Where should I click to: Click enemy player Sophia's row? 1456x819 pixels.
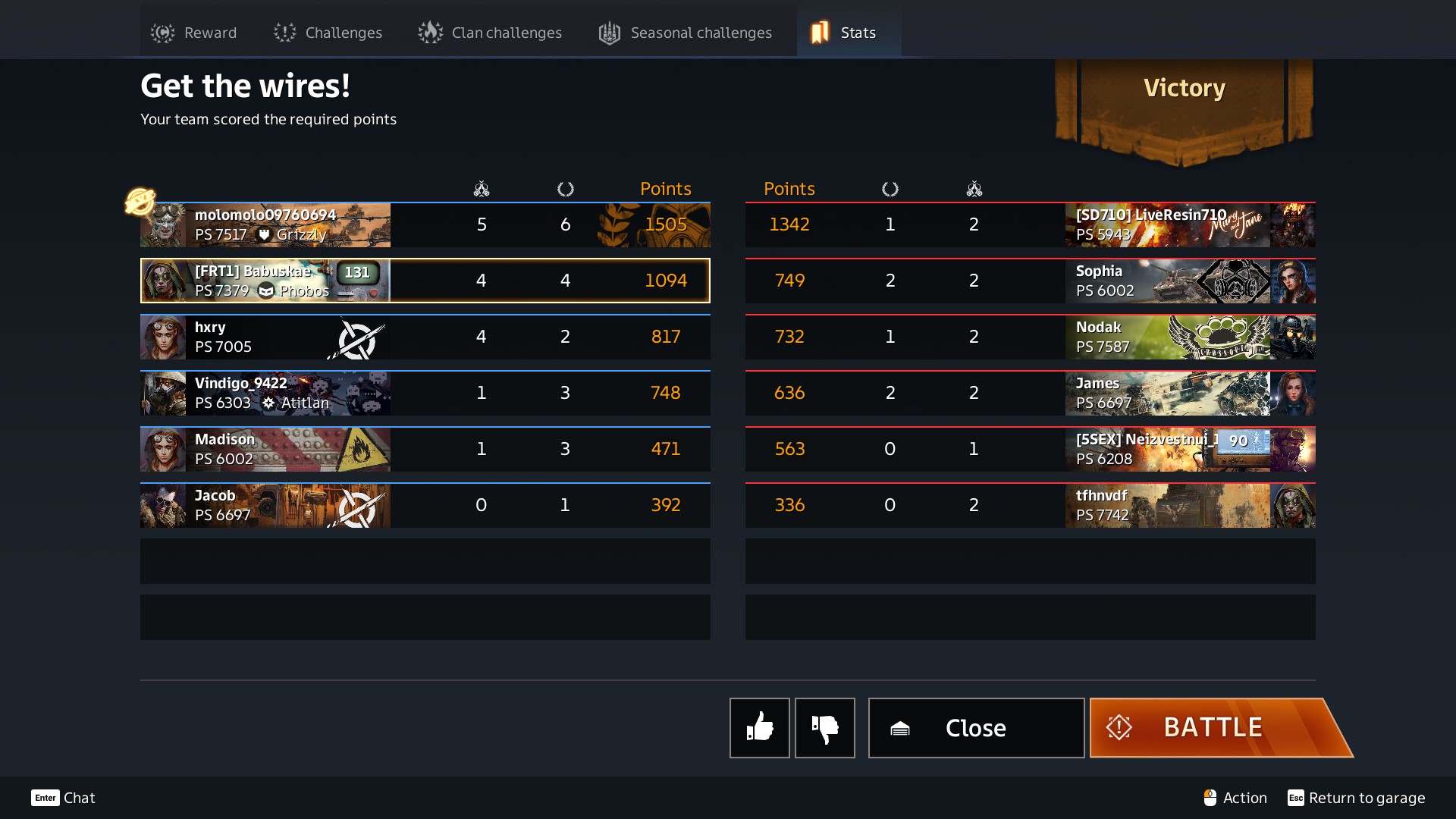pos(1030,281)
